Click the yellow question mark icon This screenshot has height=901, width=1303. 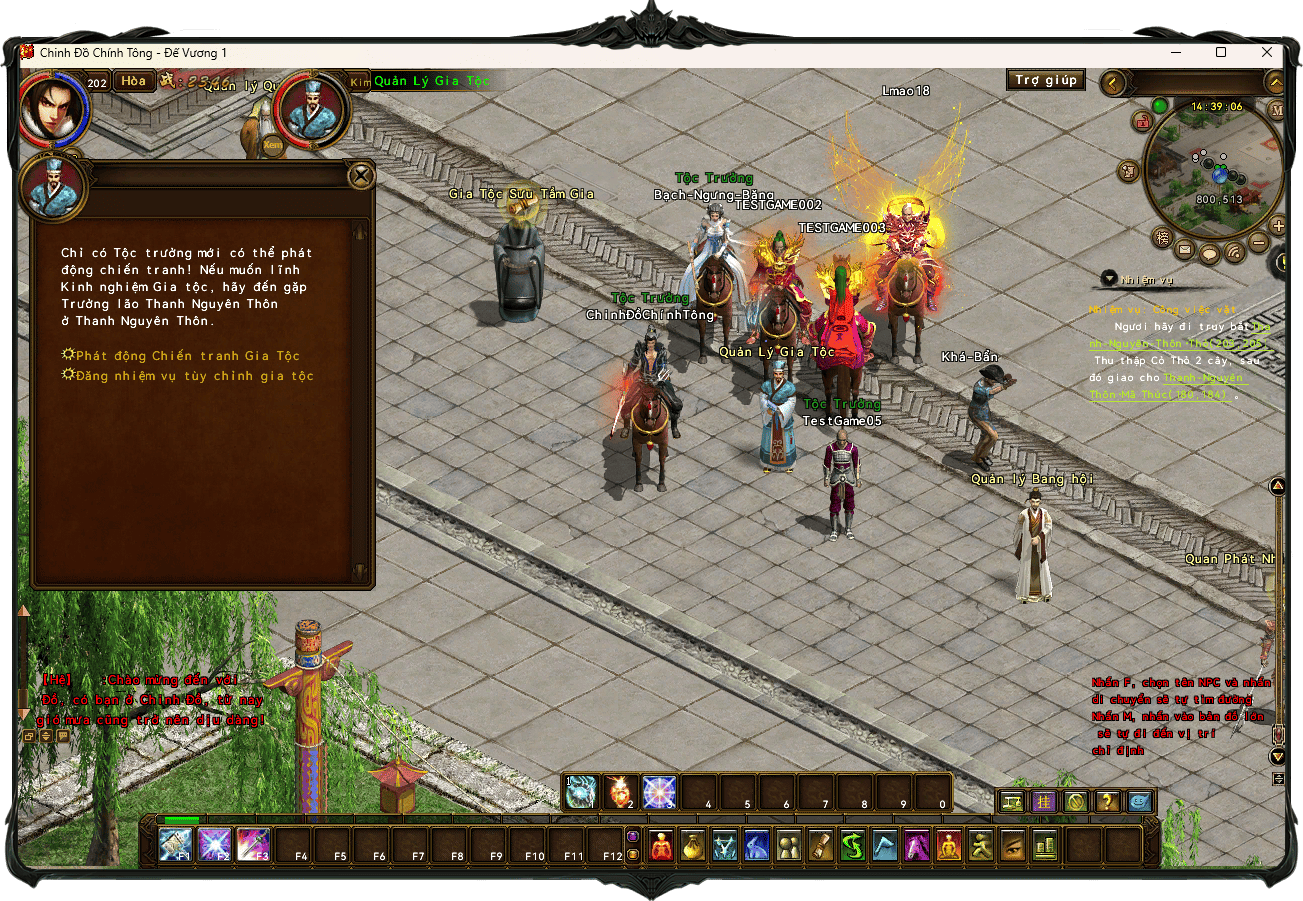(1107, 801)
